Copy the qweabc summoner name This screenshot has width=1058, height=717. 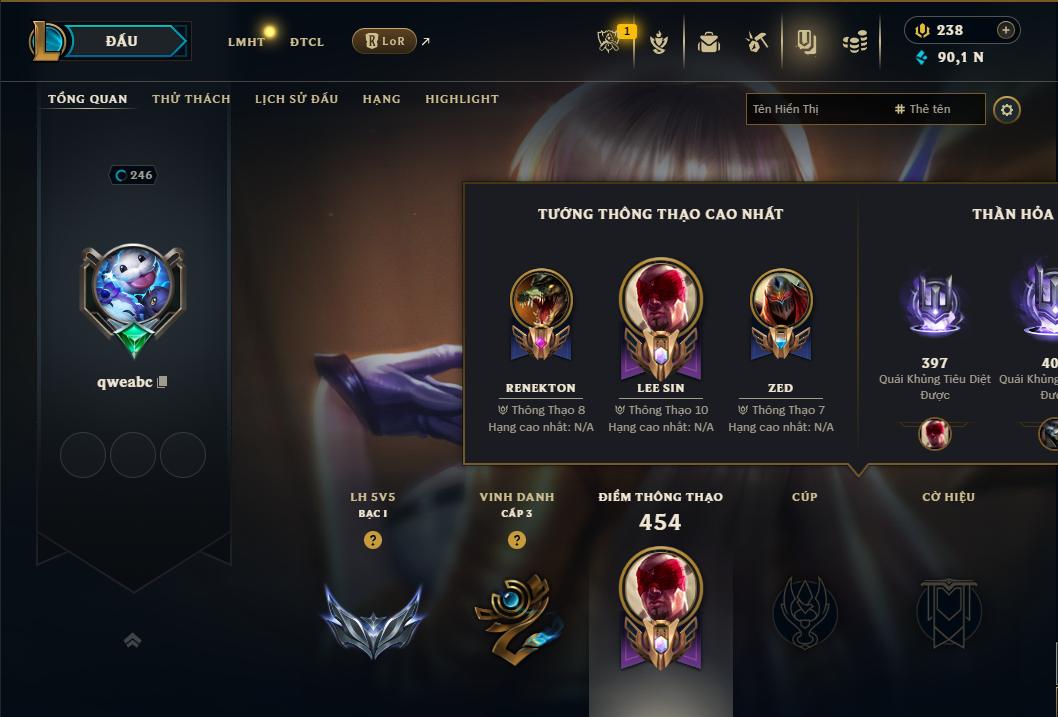pyautogui.click(x=163, y=382)
